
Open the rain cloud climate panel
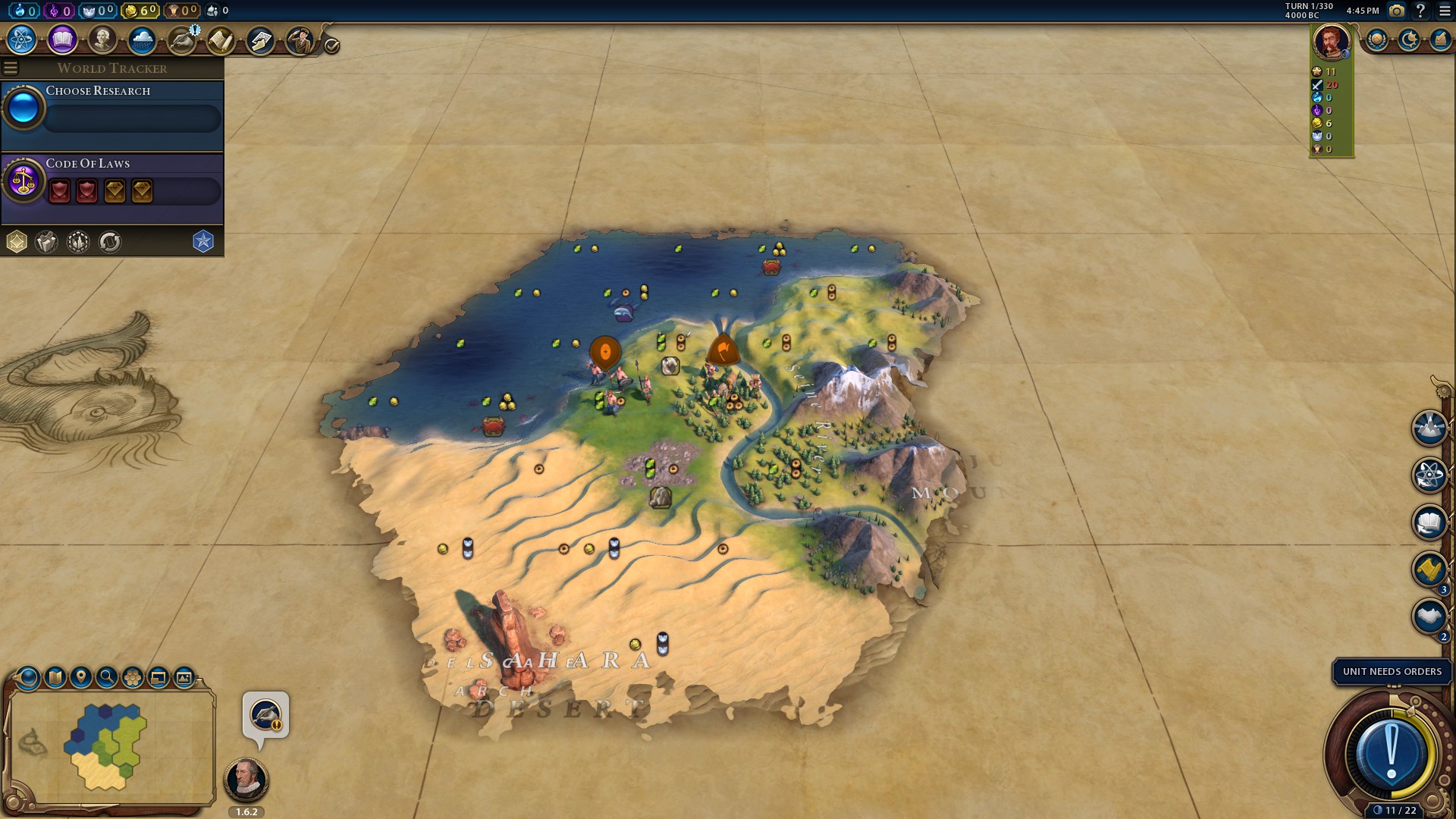tap(142, 39)
